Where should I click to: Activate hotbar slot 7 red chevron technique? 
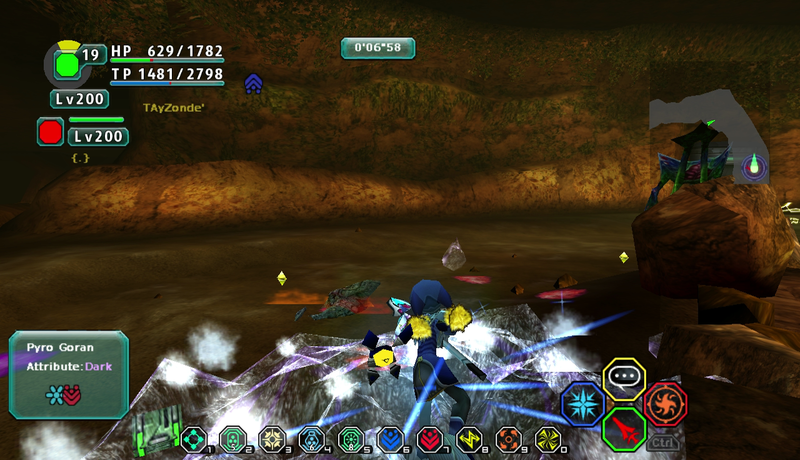(x=428, y=438)
